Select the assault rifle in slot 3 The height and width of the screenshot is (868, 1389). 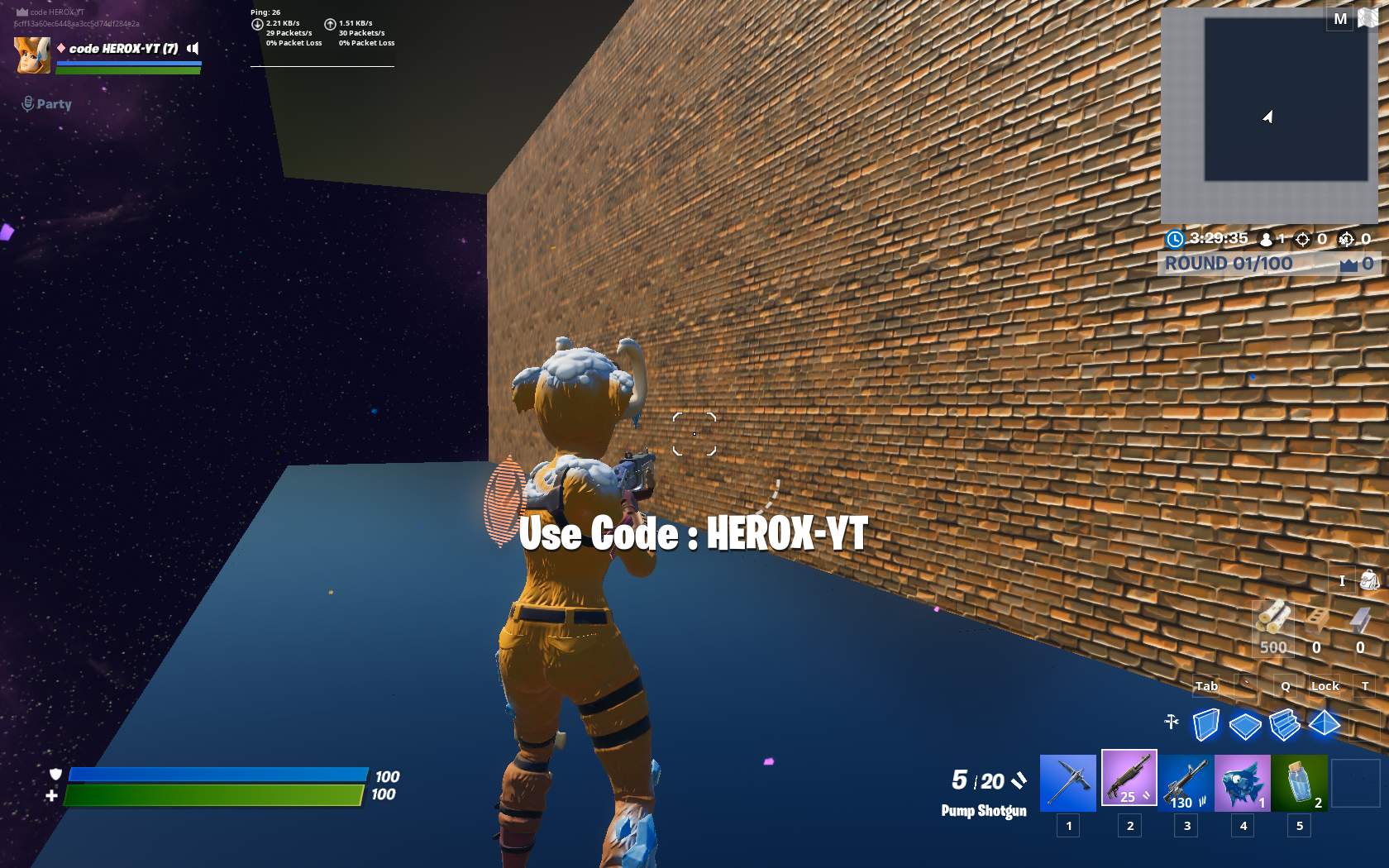(x=1185, y=778)
